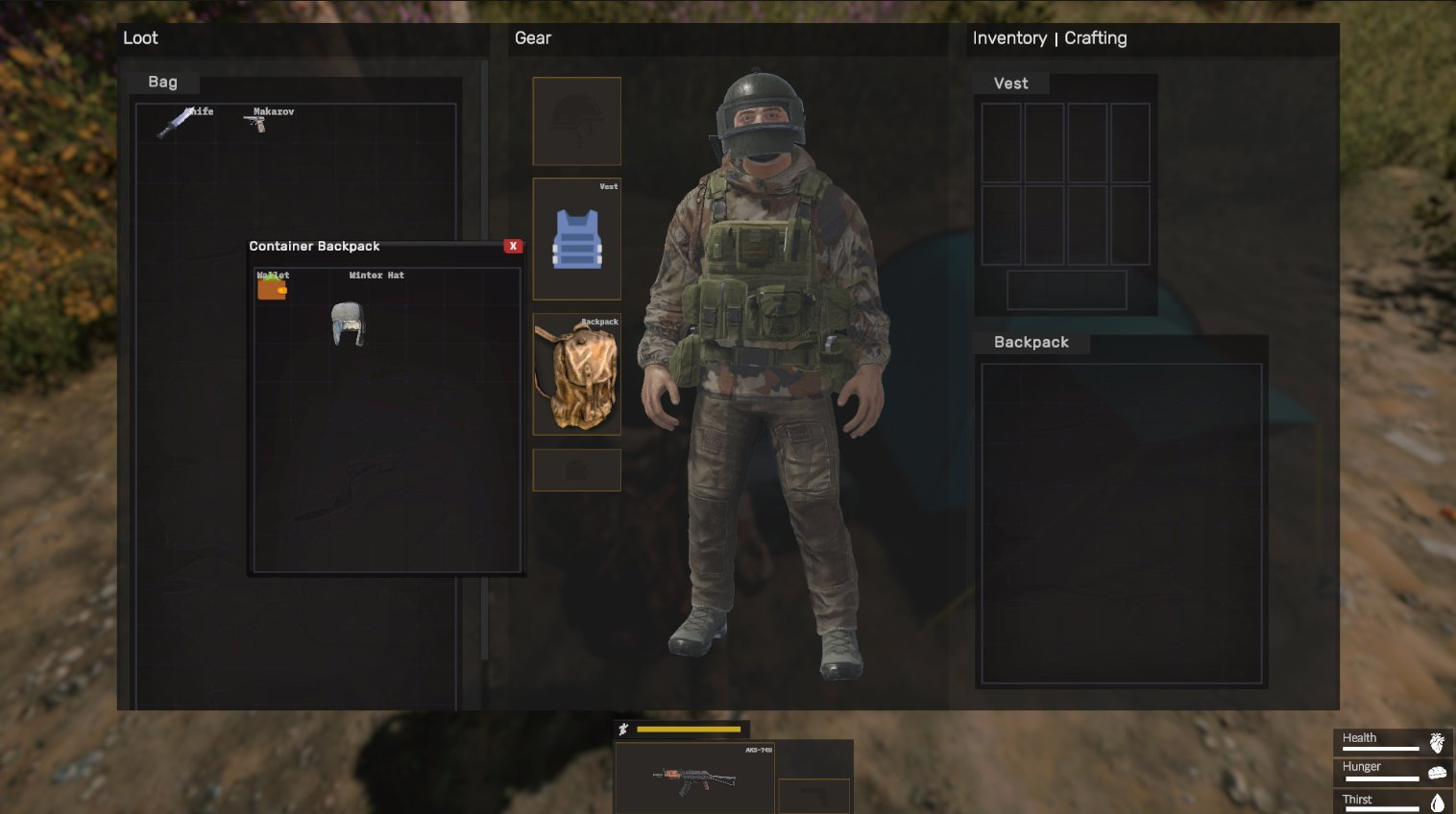Click the Vest header in the Inventory panel
The width and height of the screenshot is (1456, 814).
point(1010,83)
